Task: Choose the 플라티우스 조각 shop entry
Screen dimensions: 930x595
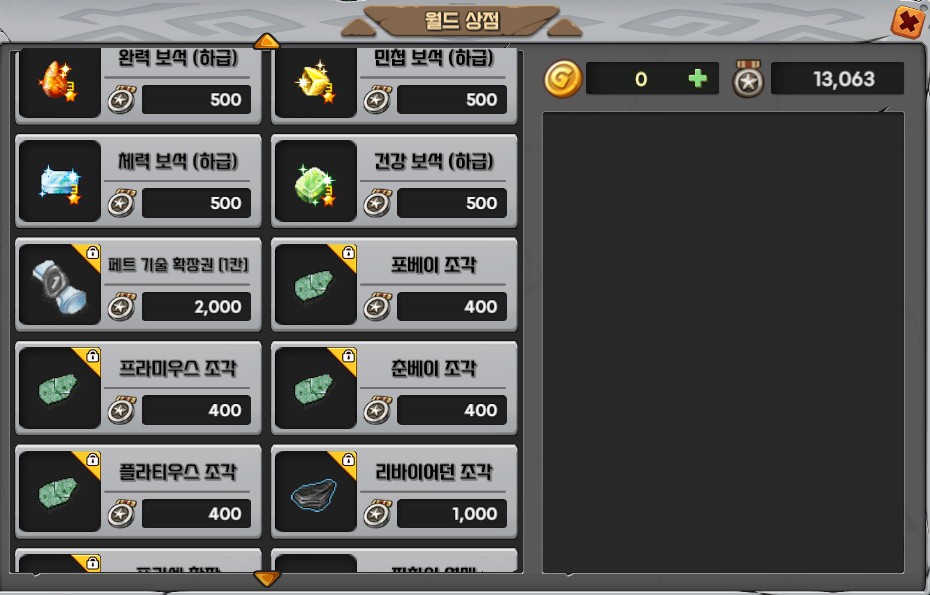Action: click(139, 492)
